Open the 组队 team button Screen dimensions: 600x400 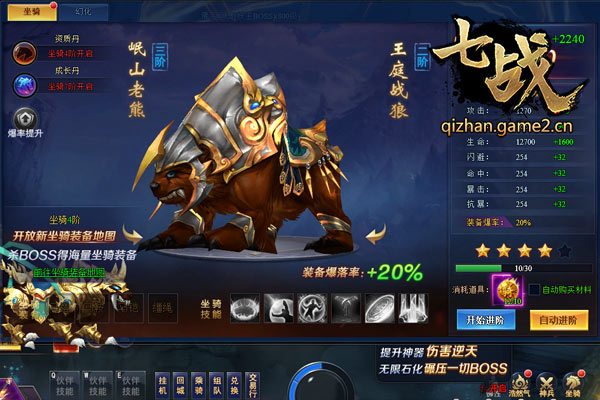[221, 386]
